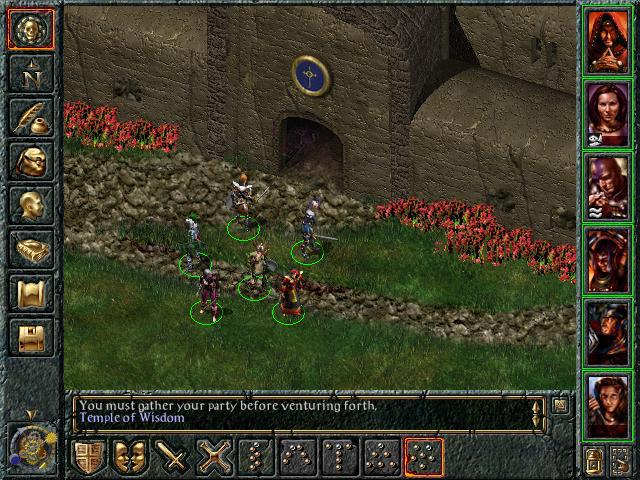Click the skull return-to-game button
The width and height of the screenshot is (640, 480).
click(31, 29)
